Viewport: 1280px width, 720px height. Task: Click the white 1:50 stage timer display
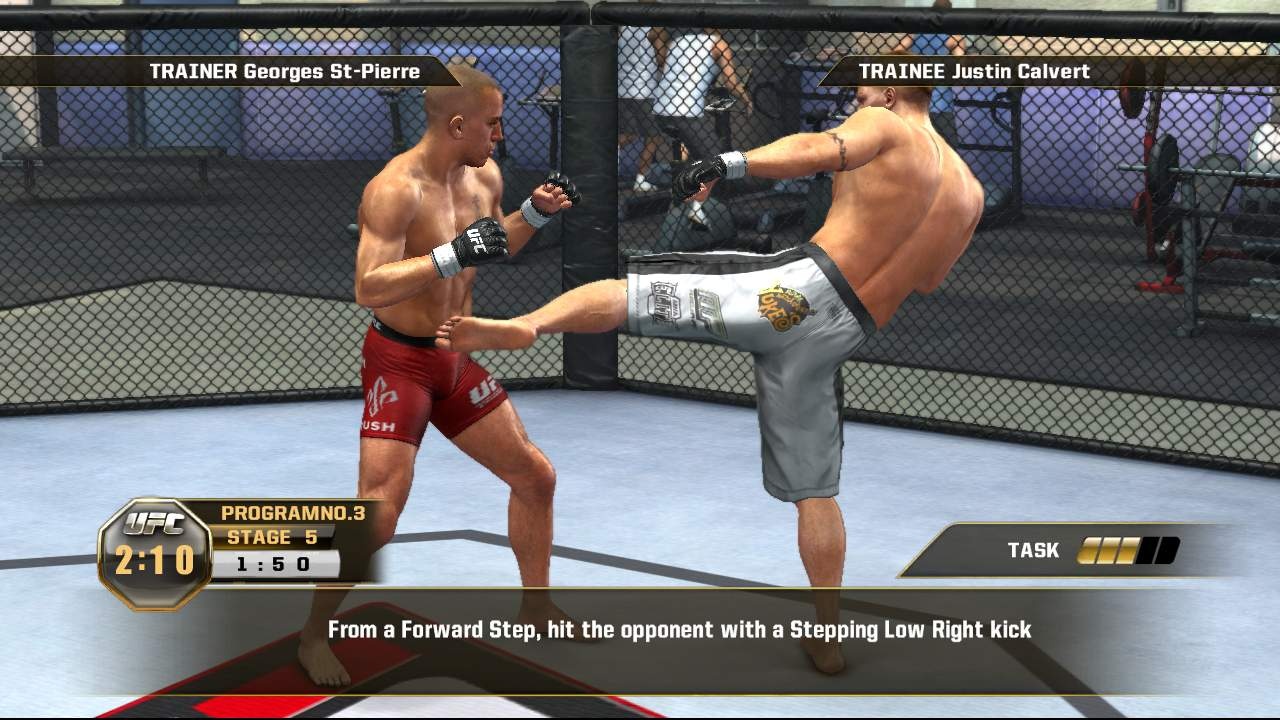pos(276,562)
